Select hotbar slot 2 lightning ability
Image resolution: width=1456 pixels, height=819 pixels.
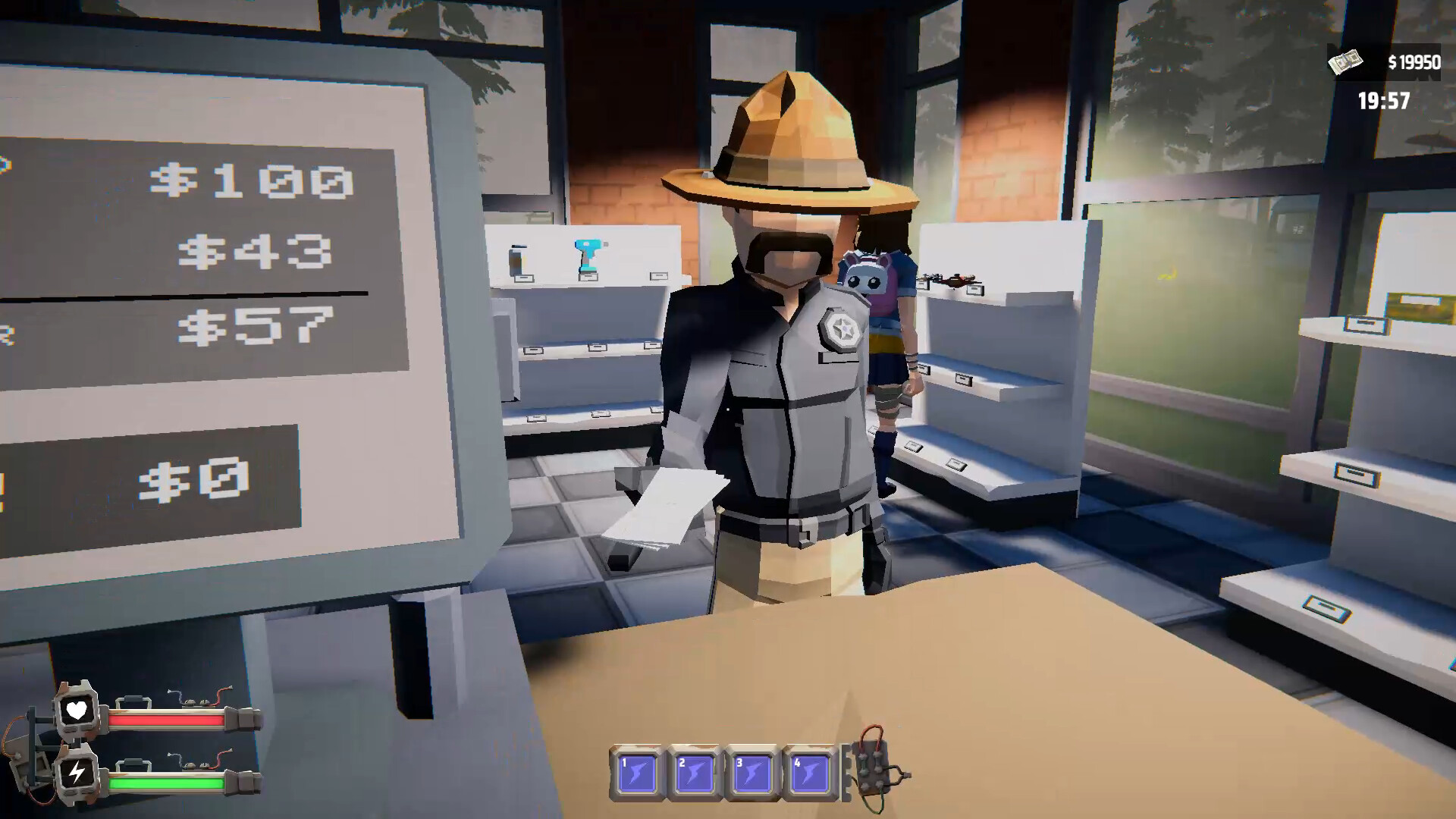tap(695, 770)
